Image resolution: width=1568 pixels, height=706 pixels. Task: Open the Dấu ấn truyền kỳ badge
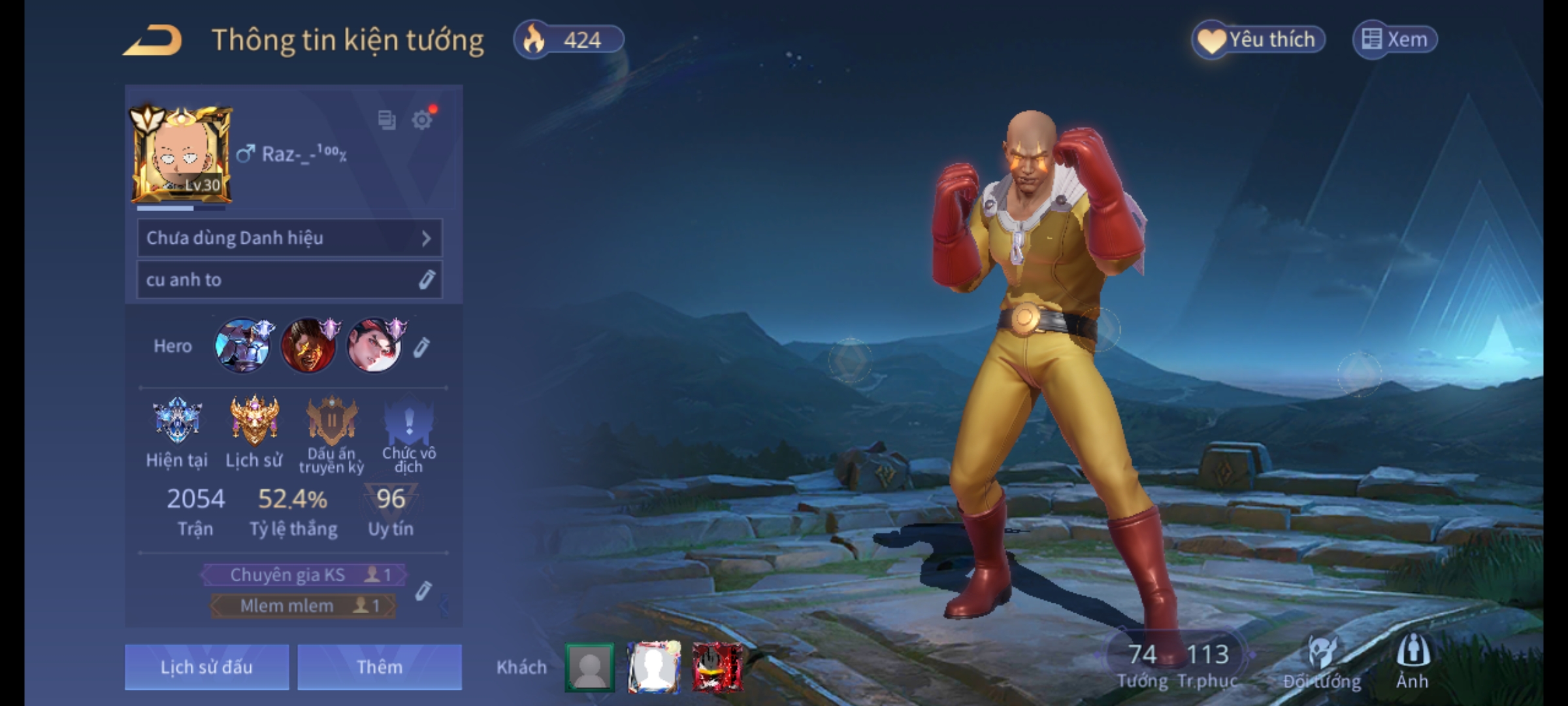pyautogui.click(x=331, y=422)
